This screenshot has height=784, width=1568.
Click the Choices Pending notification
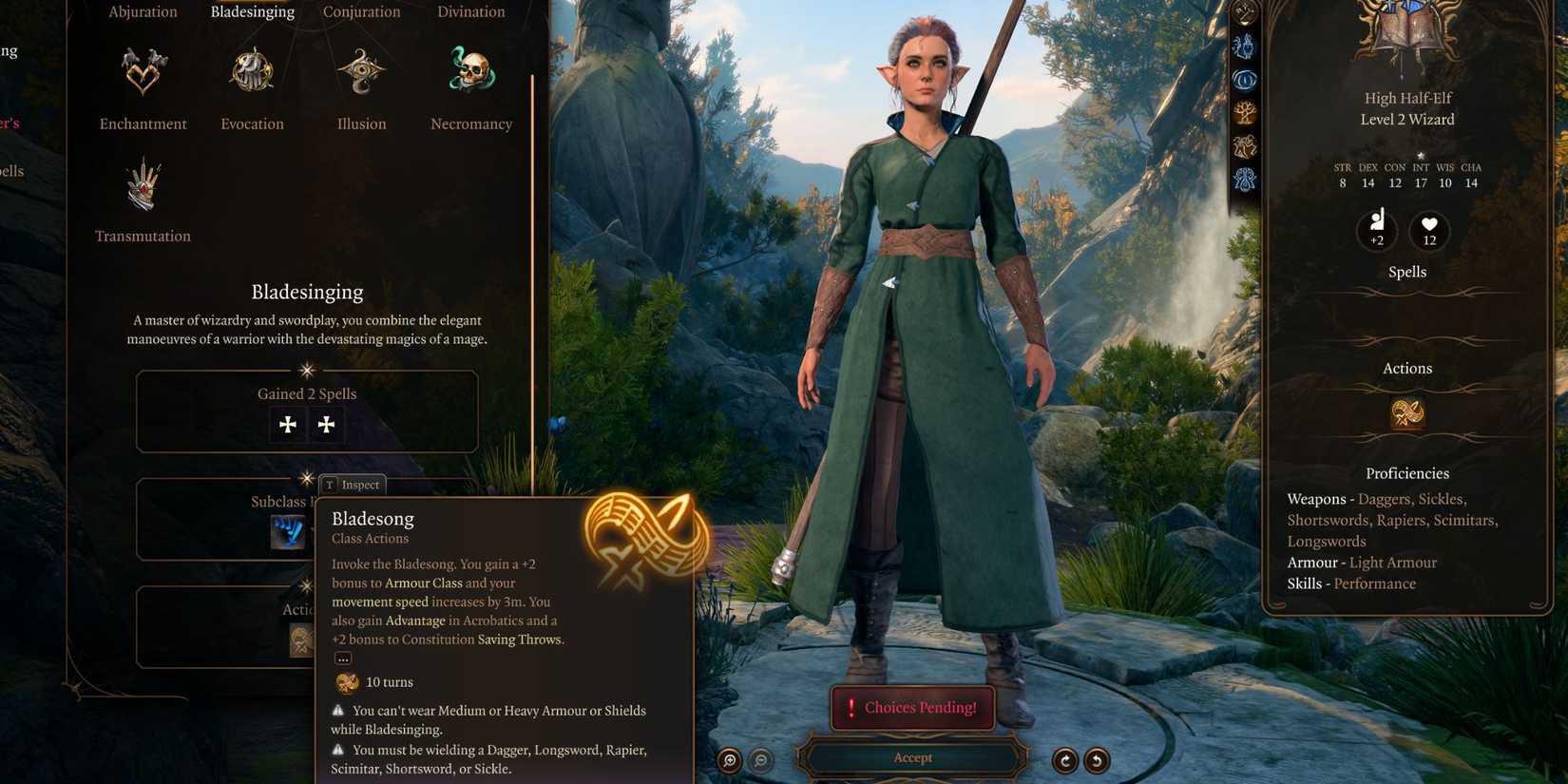coord(911,707)
